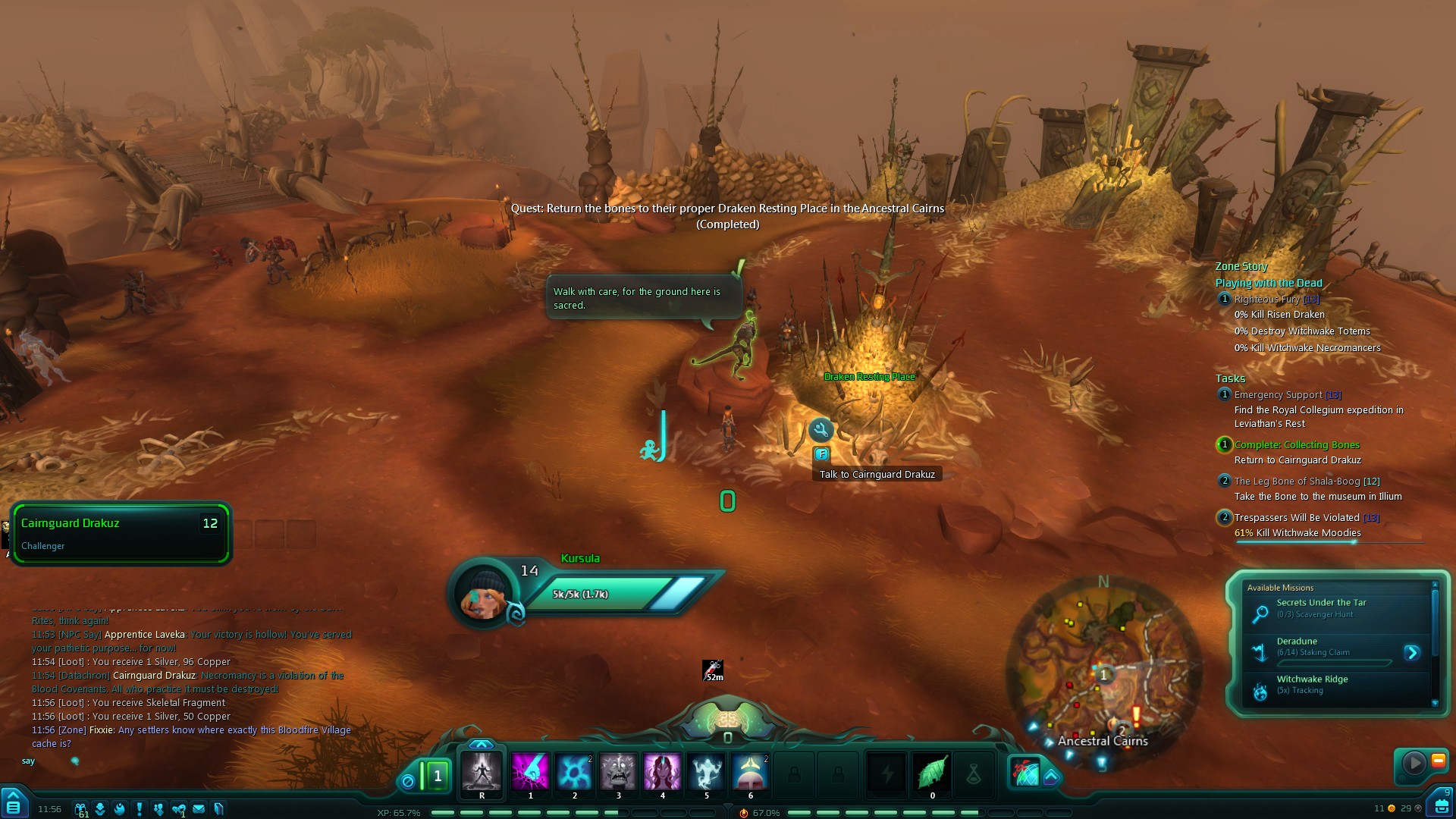Trigger the grey screaming face ability
The image size is (1456, 819).
pos(618,772)
